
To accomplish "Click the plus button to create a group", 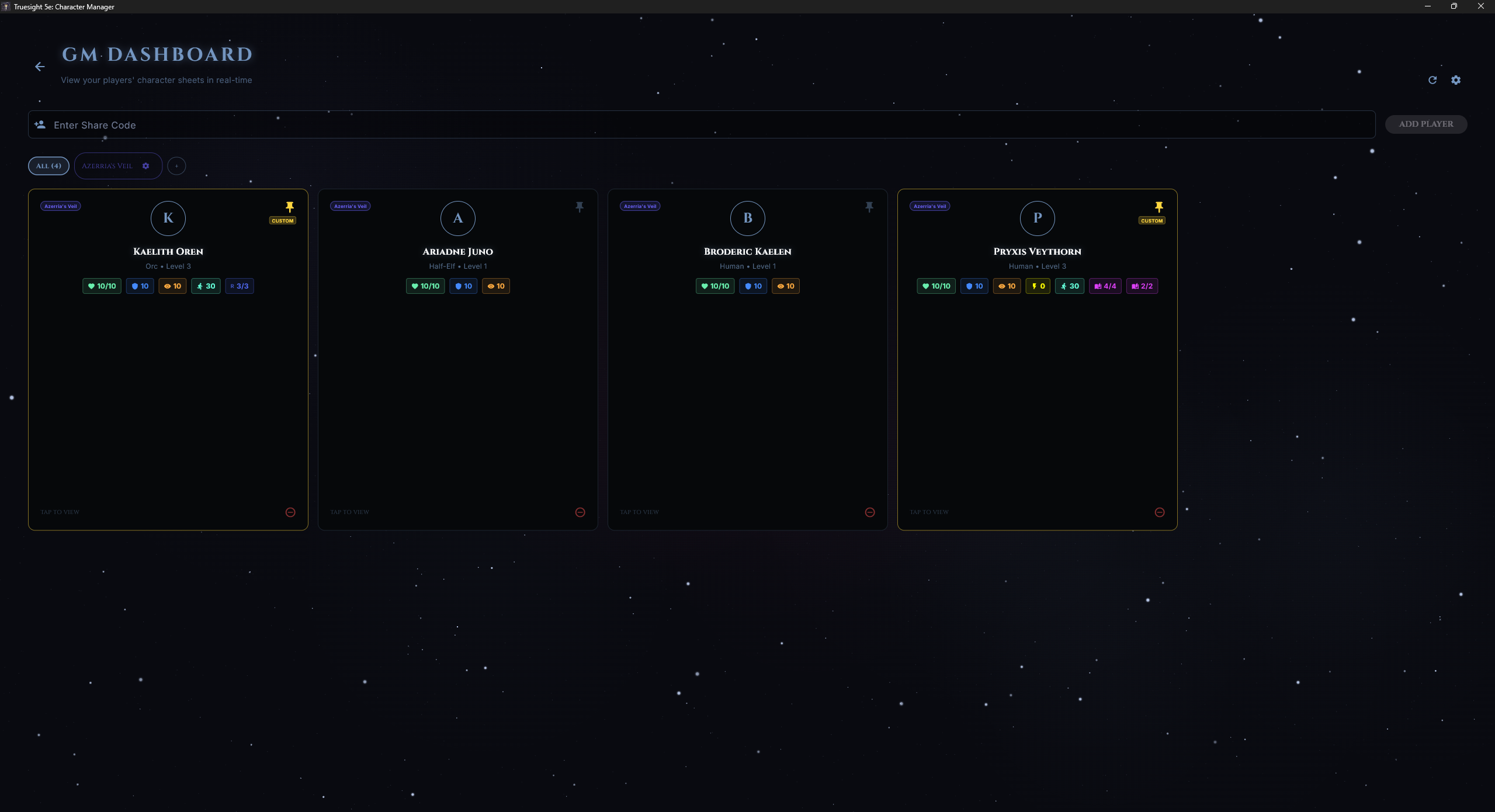I will [x=176, y=166].
